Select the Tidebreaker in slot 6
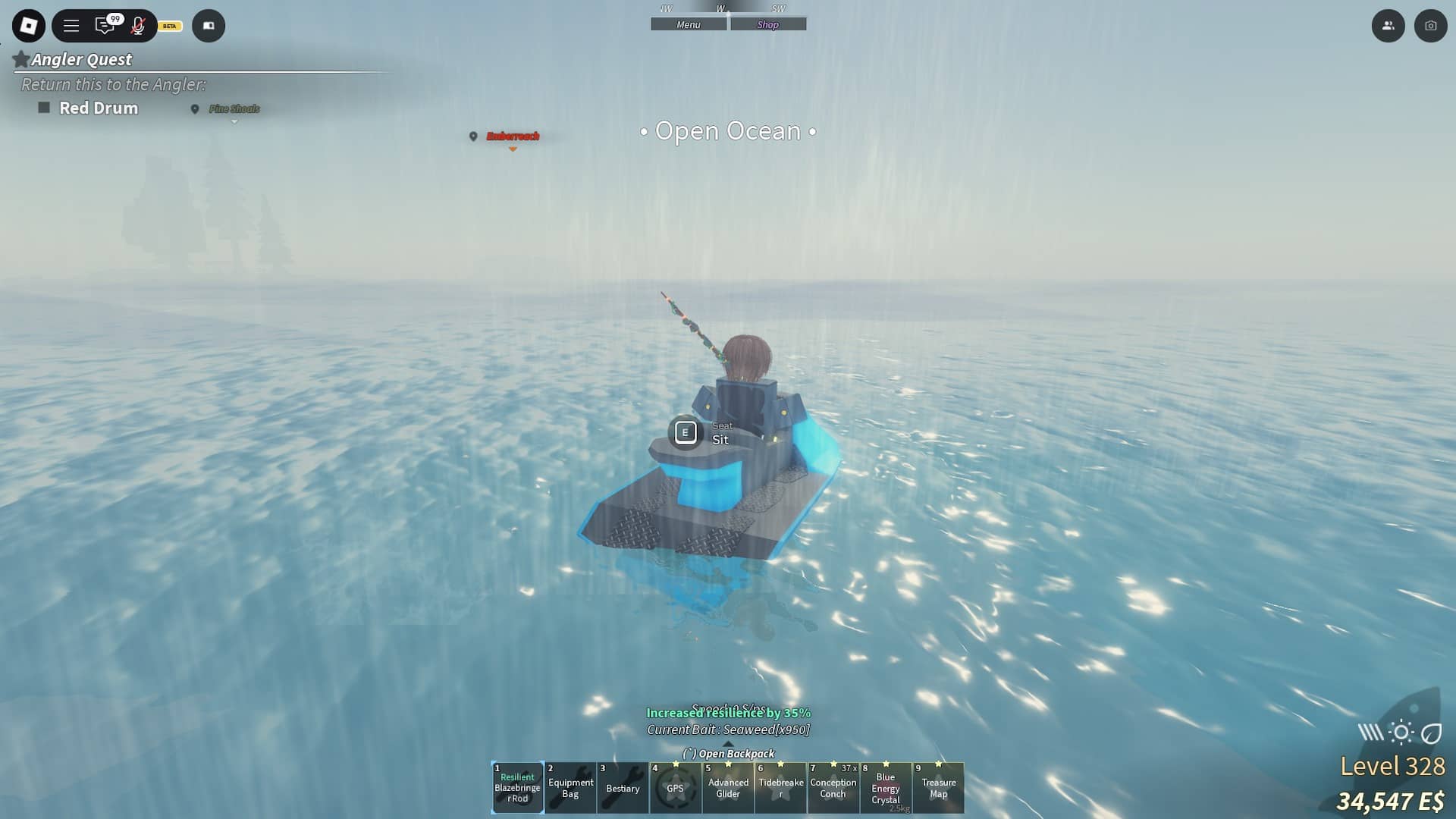Screen dimensions: 1456x819 coord(780,788)
